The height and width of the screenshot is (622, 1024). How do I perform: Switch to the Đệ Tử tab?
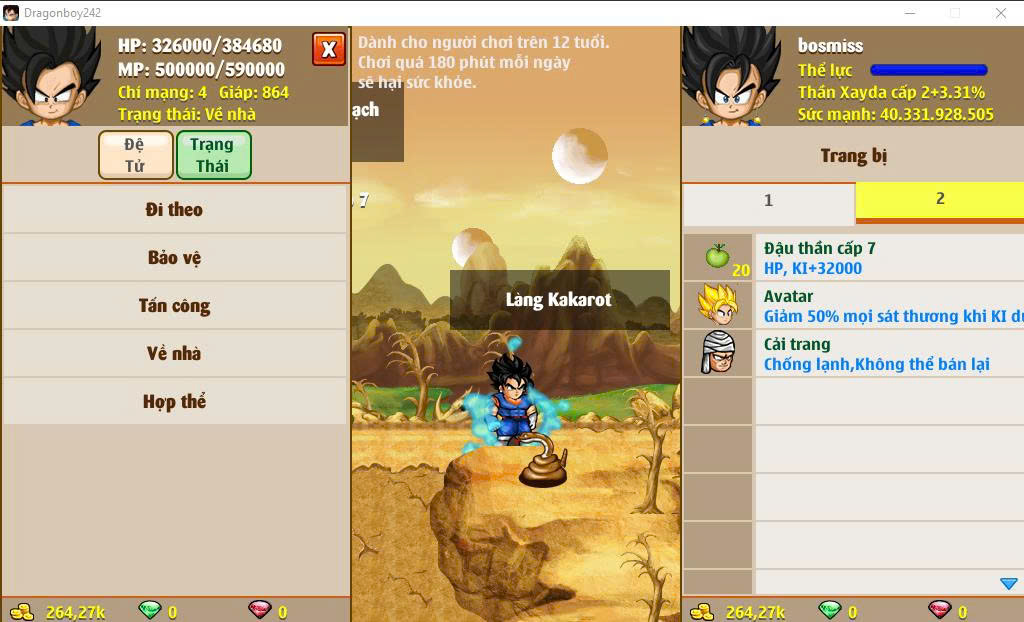(x=135, y=155)
